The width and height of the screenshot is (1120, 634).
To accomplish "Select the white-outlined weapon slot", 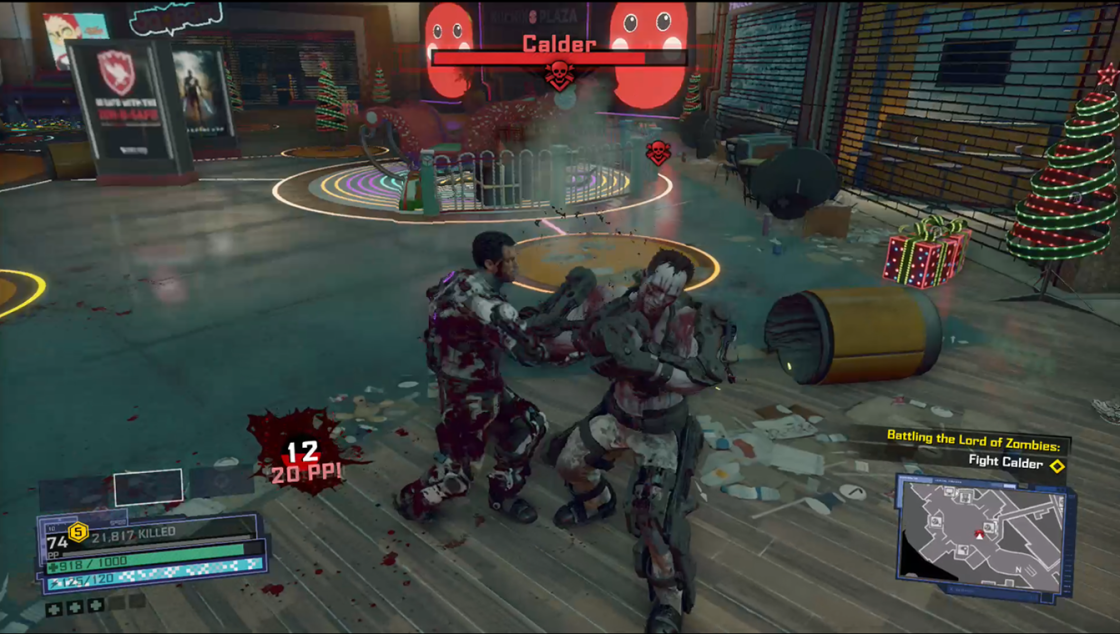I will pyautogui.click(x=148, y=487).
